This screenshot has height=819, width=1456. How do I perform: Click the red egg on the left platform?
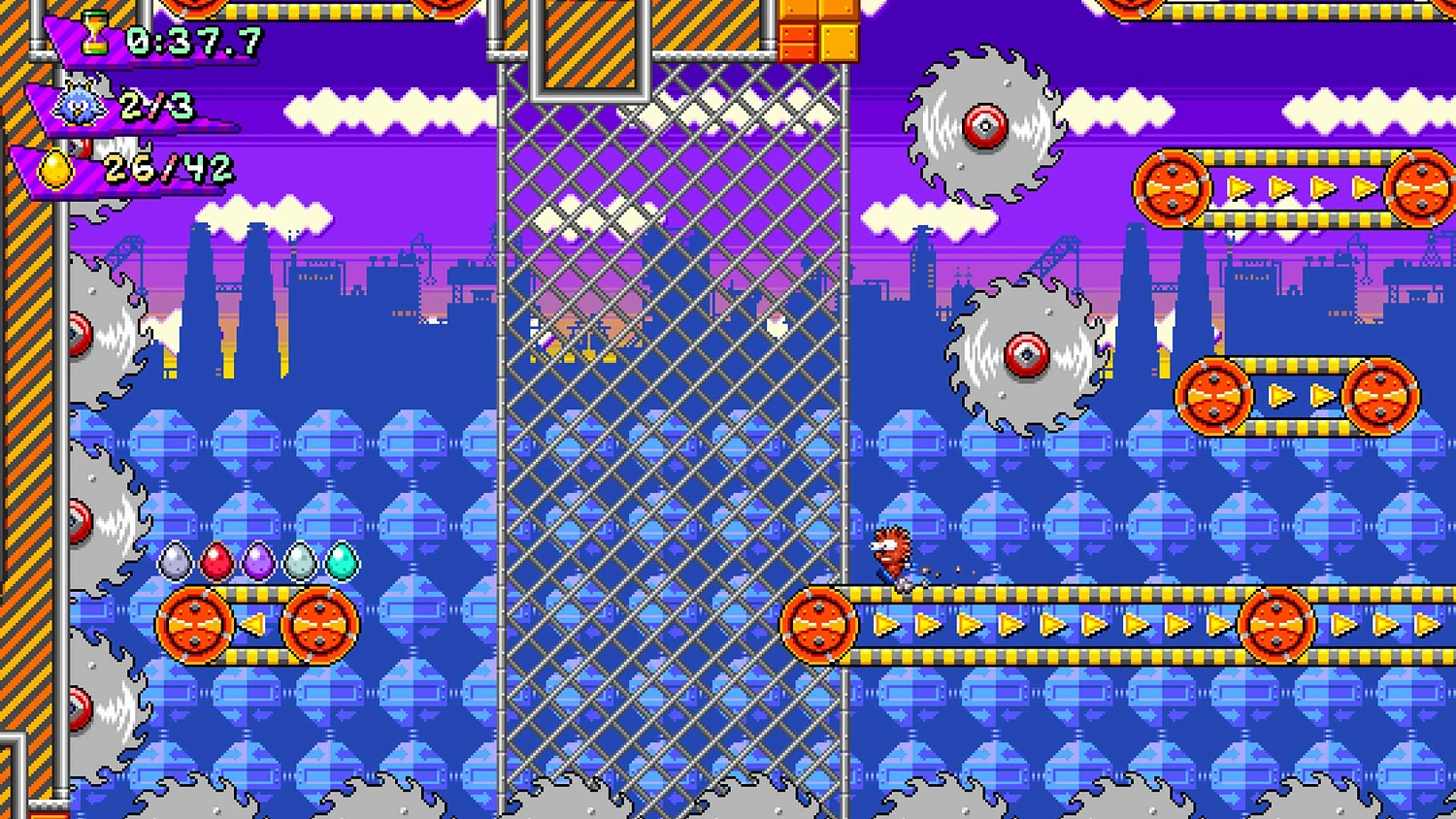[x=215, y=561]
